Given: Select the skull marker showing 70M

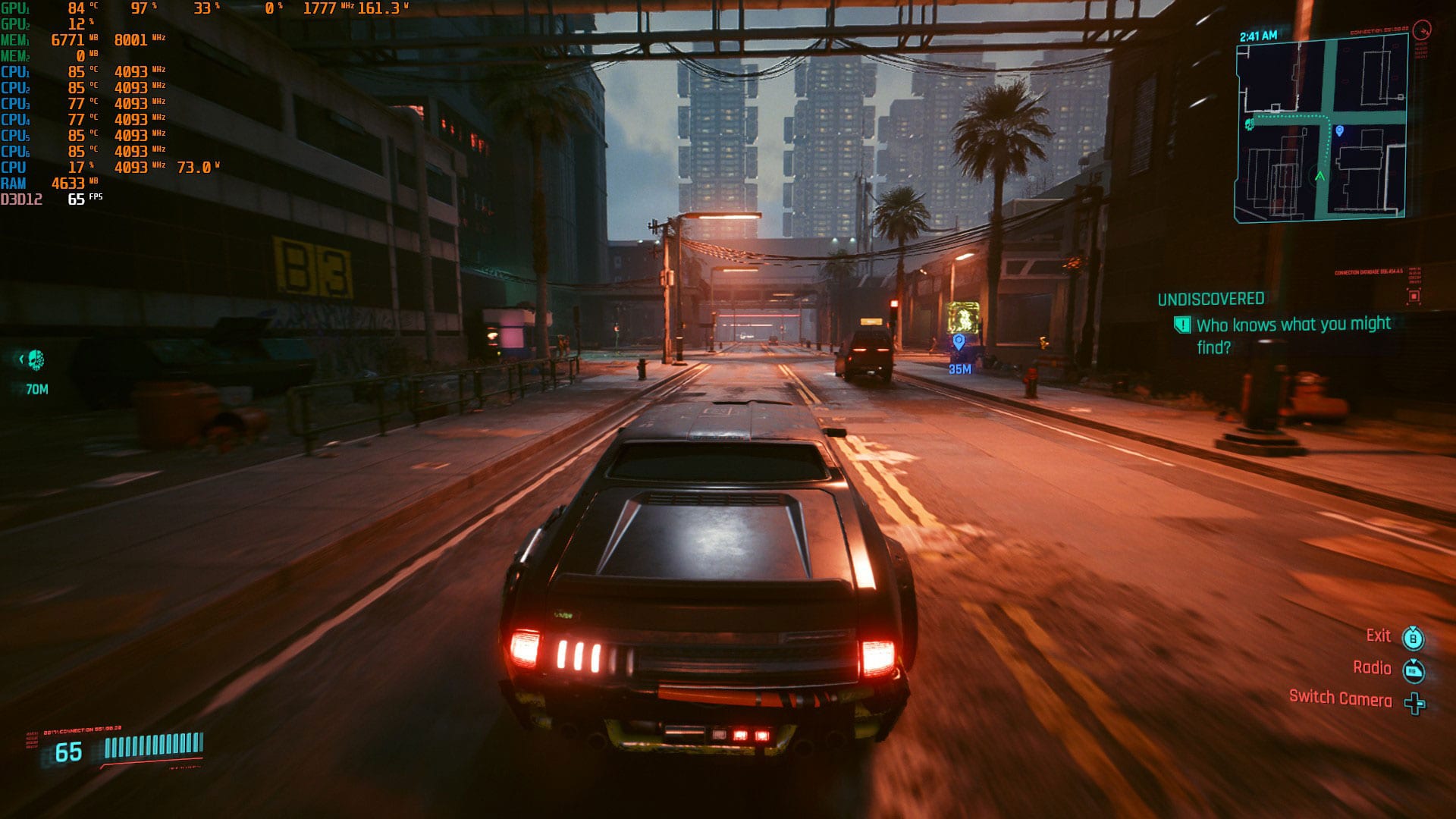Looking at the screenshot, I should tap(36, 360).
